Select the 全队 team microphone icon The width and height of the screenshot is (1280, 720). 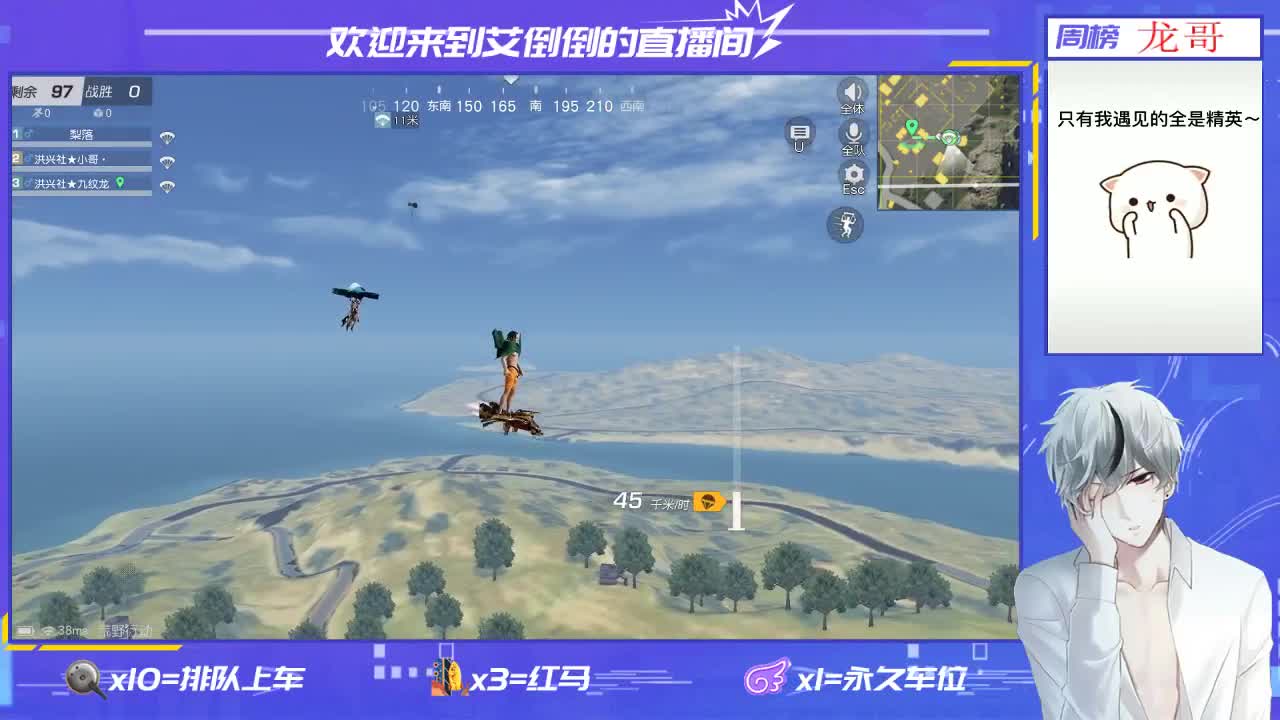(x=850, y=135)
